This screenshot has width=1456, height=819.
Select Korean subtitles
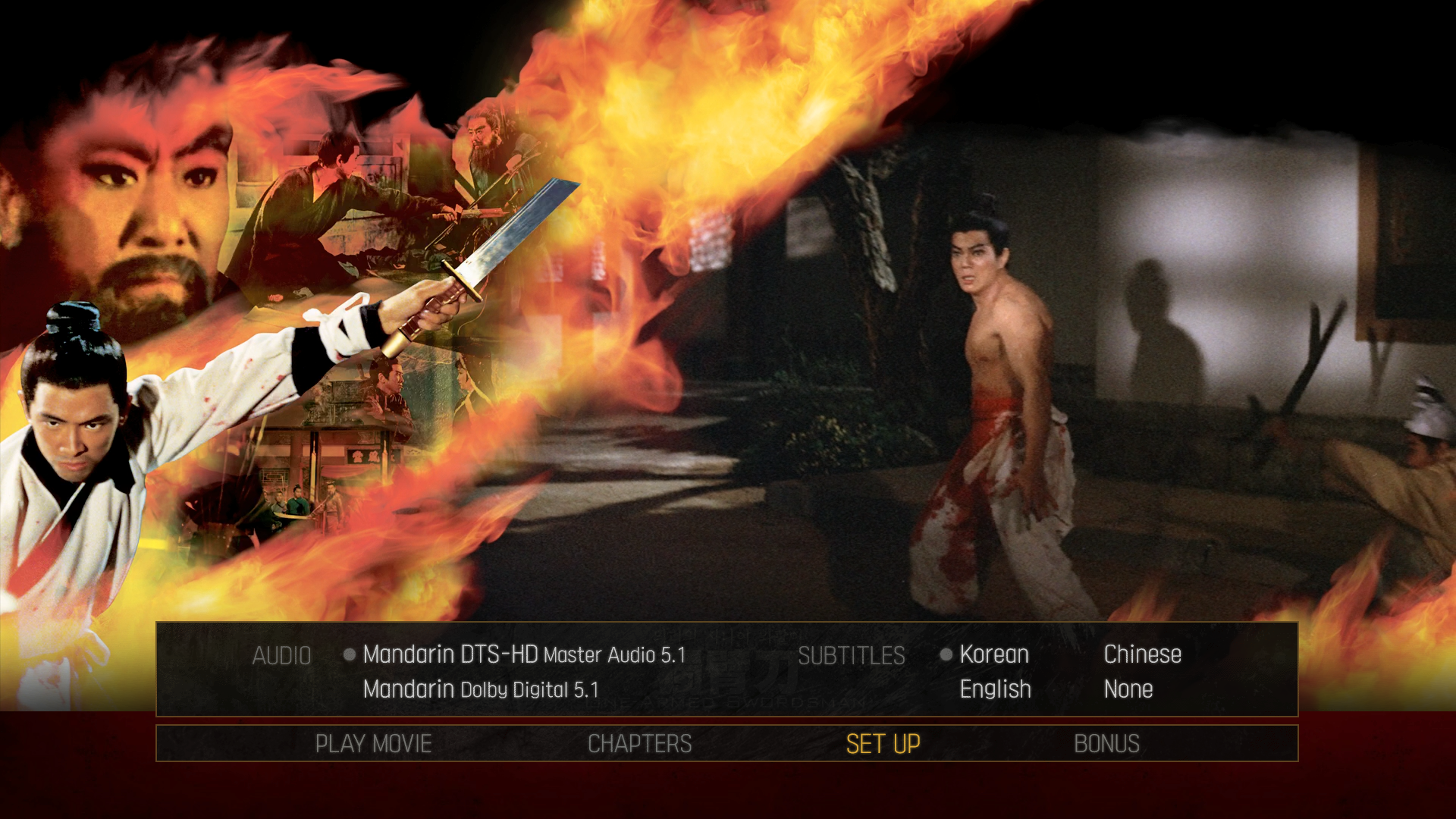[994, 654]
